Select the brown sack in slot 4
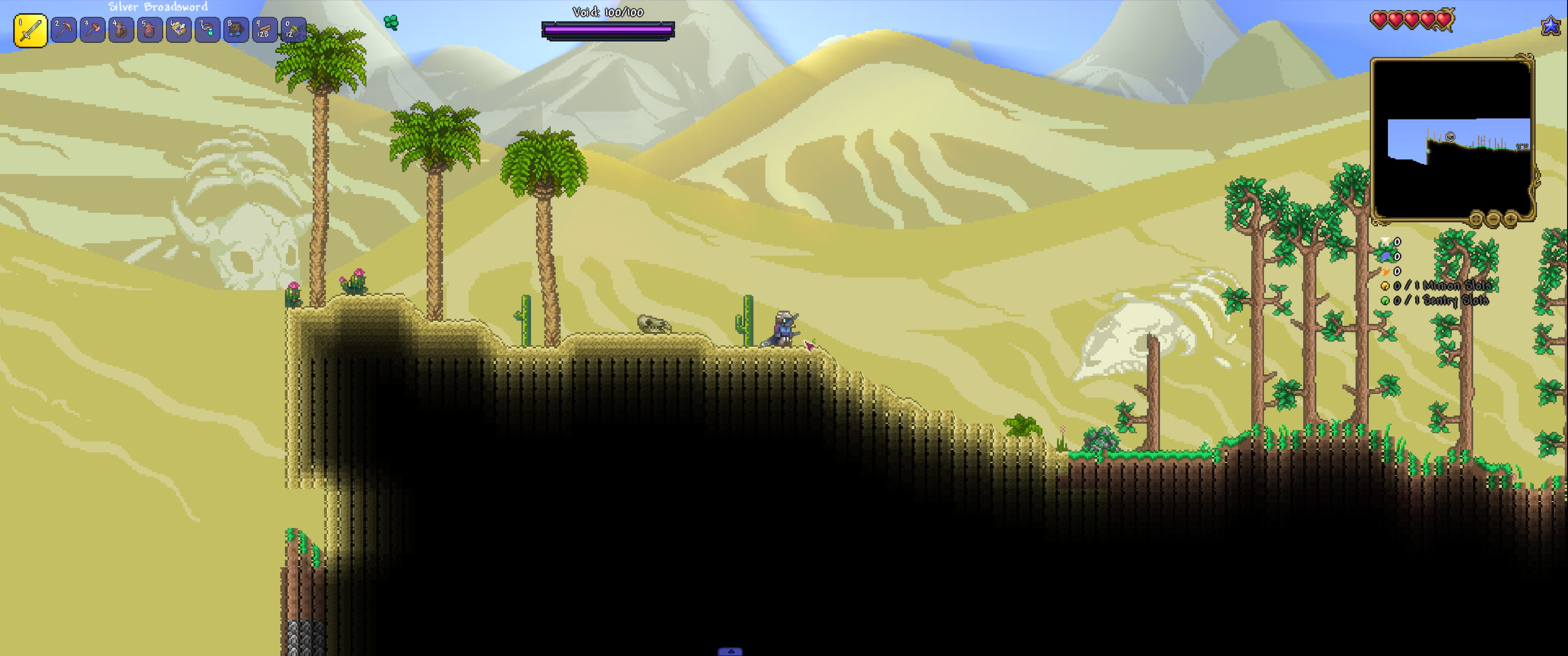 [121, 30]
